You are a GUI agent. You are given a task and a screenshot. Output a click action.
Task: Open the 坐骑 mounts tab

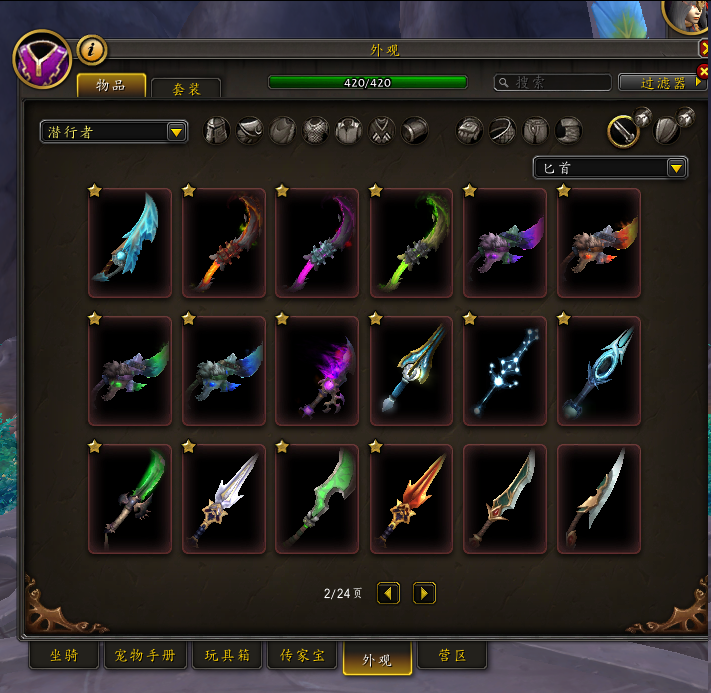63,656
